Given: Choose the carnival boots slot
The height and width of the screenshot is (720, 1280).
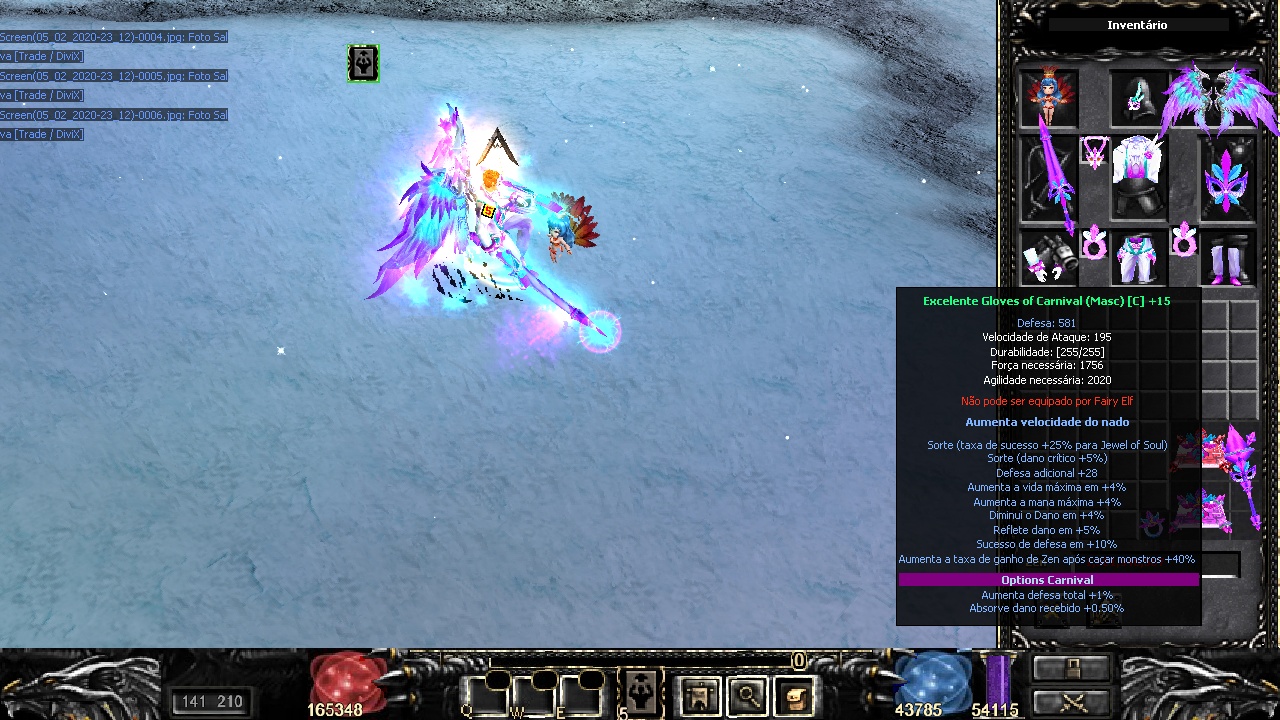Looking at the screenshot, I should 1228,259.
